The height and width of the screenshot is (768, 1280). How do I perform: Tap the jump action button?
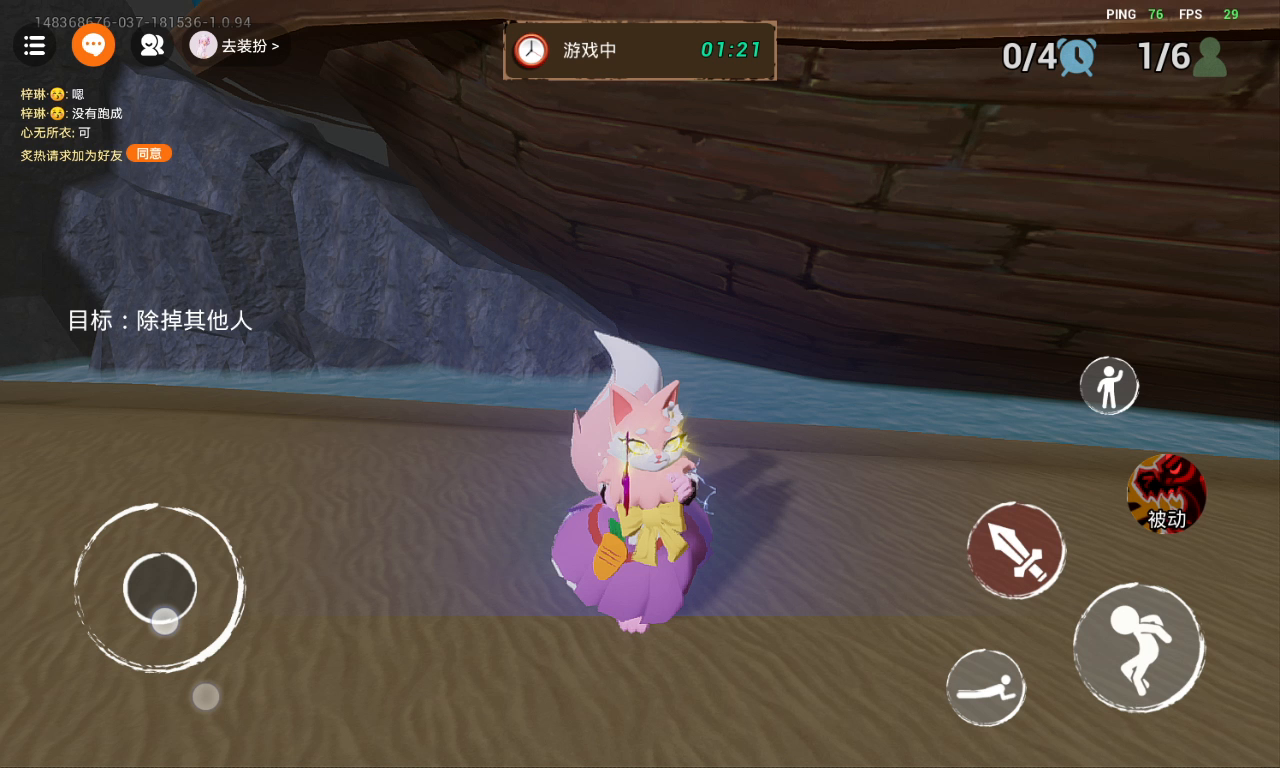coord(1138,648)
